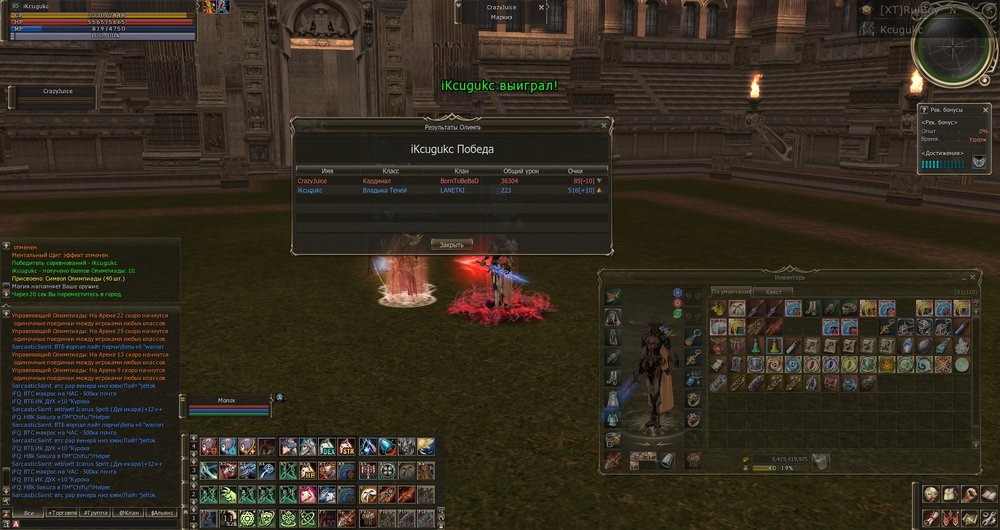Switch chat to the Торговля tab
This screenshot has width=1000, height=530.
coord(63,512)
